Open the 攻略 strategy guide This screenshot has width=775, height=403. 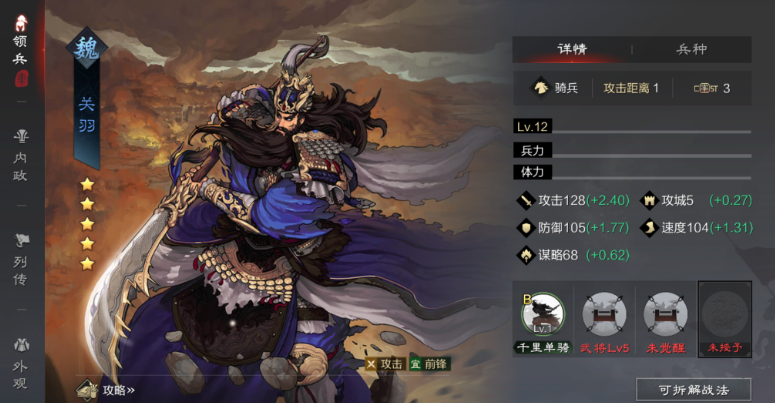(108, 389)
